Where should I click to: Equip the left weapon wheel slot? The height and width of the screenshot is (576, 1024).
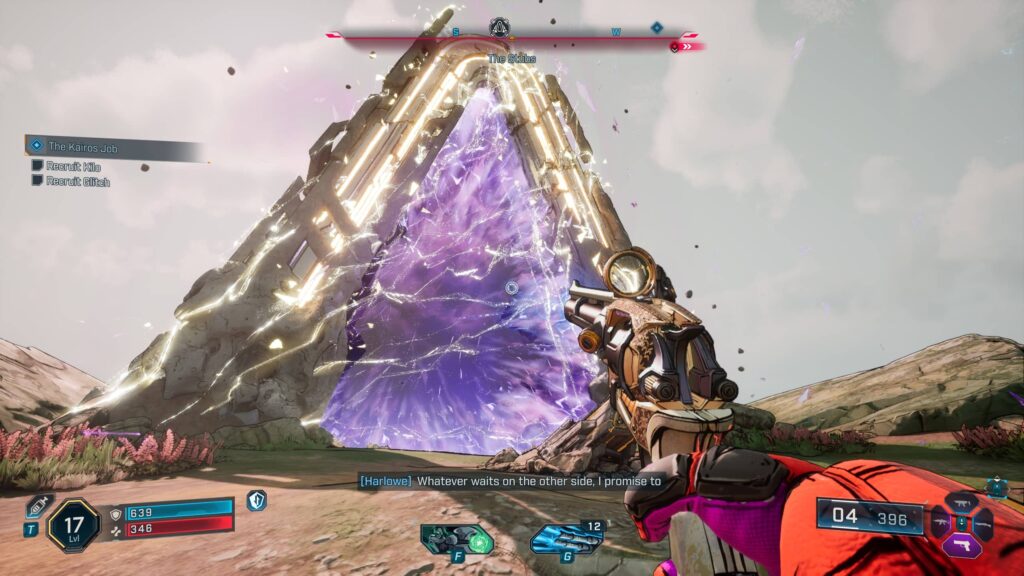(941, 522)
